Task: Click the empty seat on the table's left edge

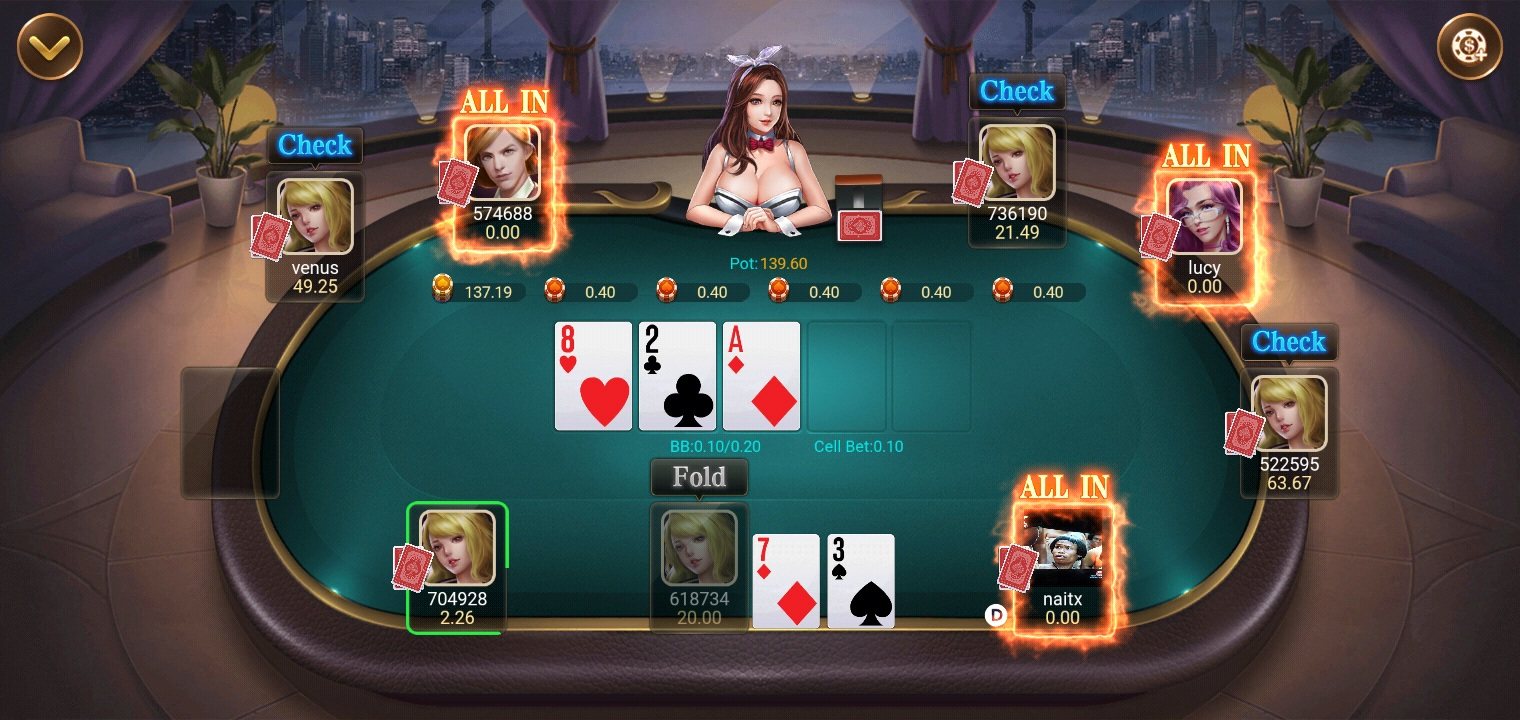Action: (x=230, y=432)
